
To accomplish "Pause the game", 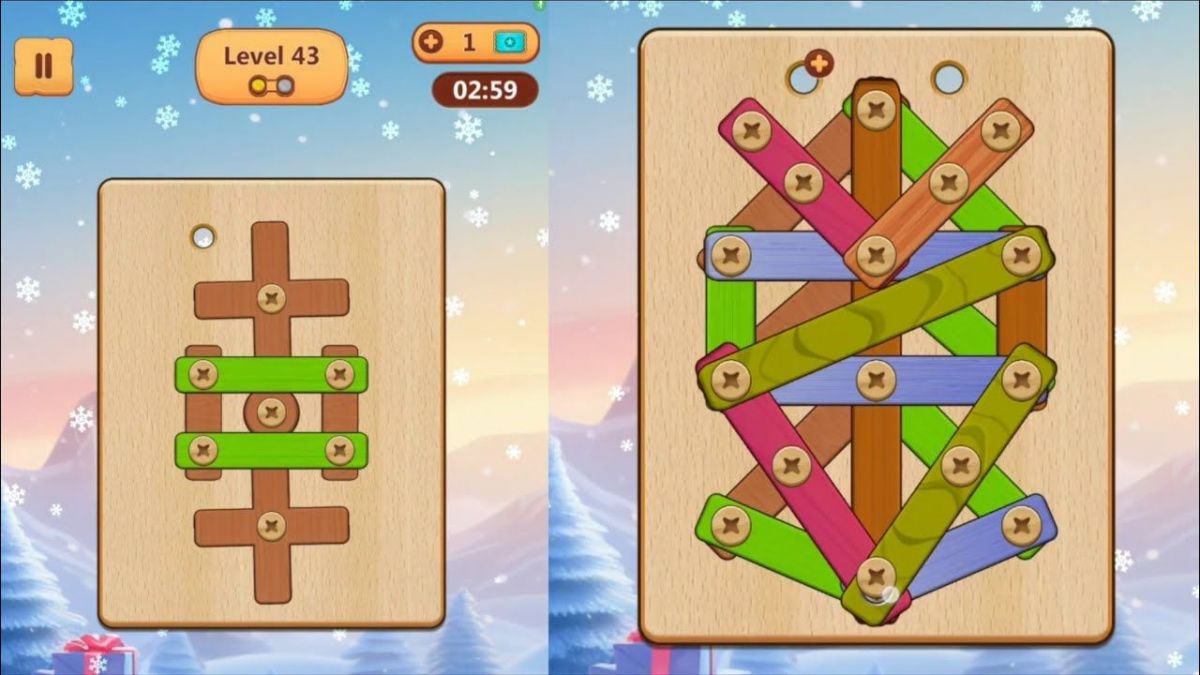I will coord(43,66).
